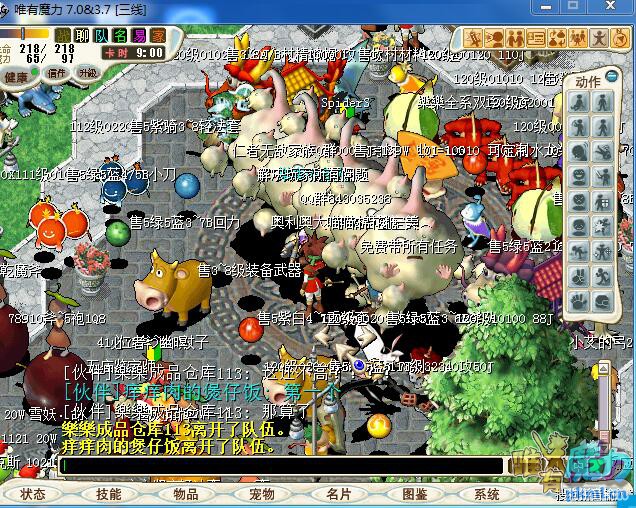The image size is (636, 508).
Task: Open the 物品 items menu
Action: (x=186, y=494)
